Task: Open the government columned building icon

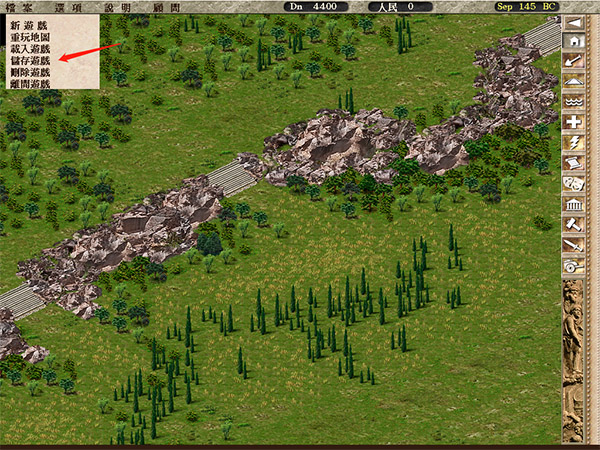Action: click(x=574, y=204)
